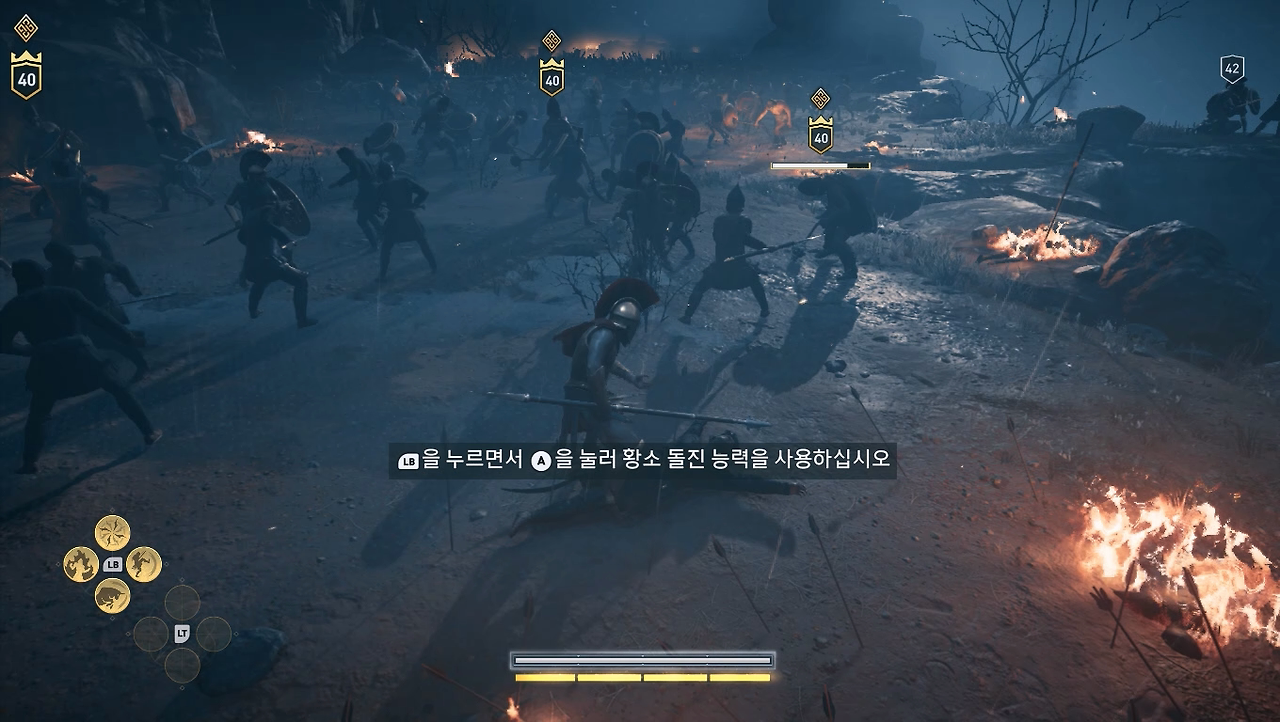Click the top empty slot of the LT wheel
The image size is (1280, 722).
pyautogui.click(x=181, y=603)
